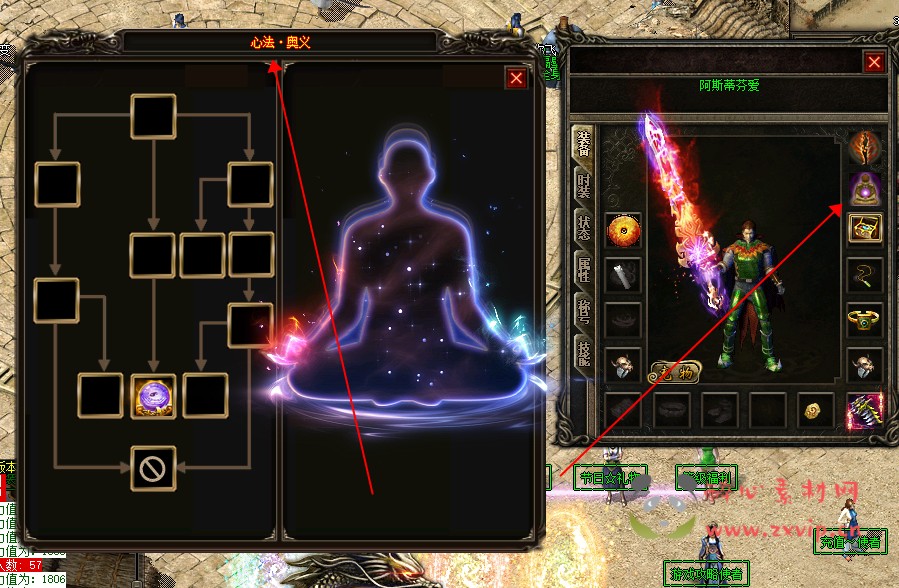This screenshot has width=899, height=588.
Task: Click the 宠物 pet button
Action: [675, 370]
